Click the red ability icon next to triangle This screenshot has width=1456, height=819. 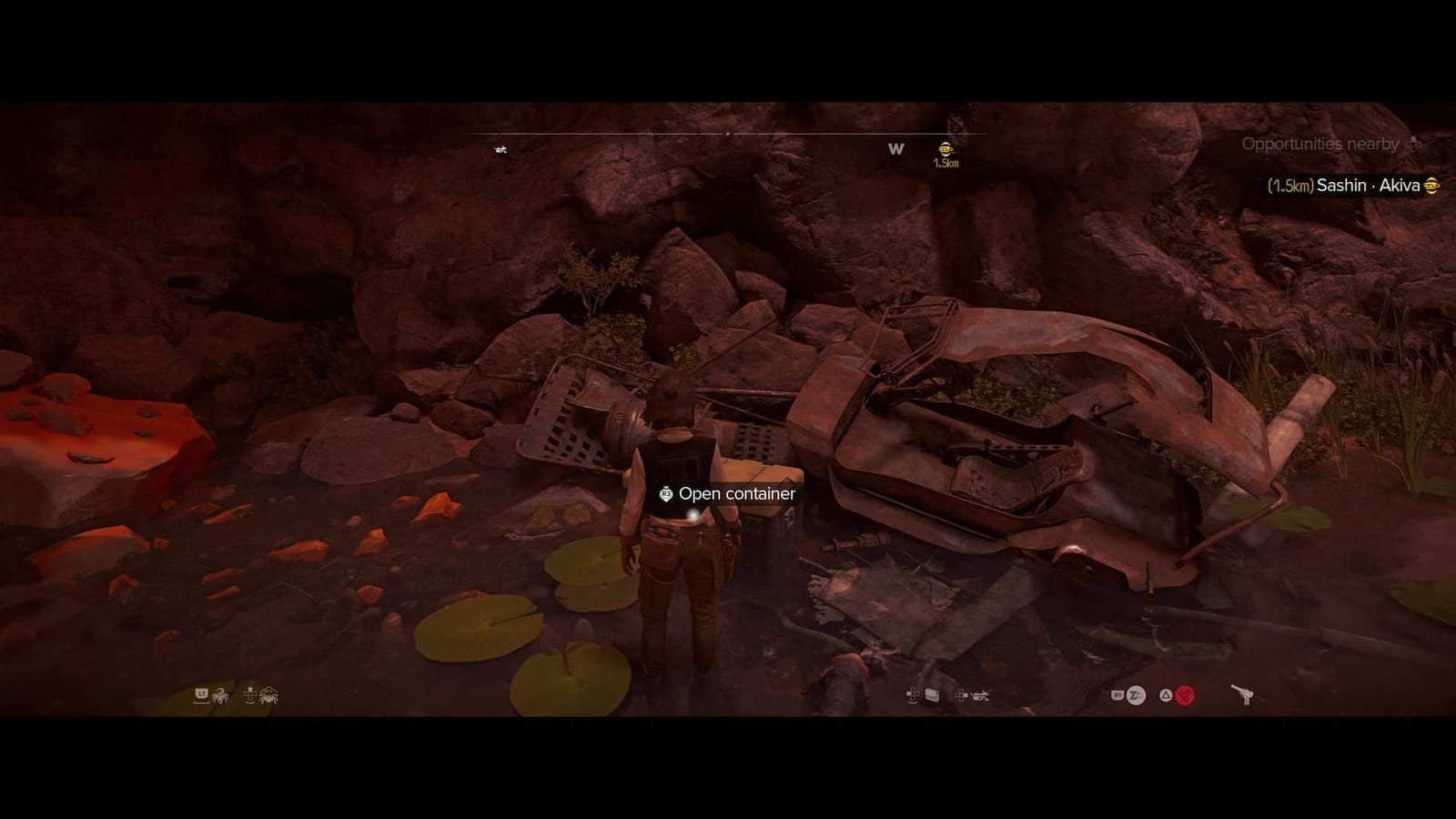pos(1183,693)
